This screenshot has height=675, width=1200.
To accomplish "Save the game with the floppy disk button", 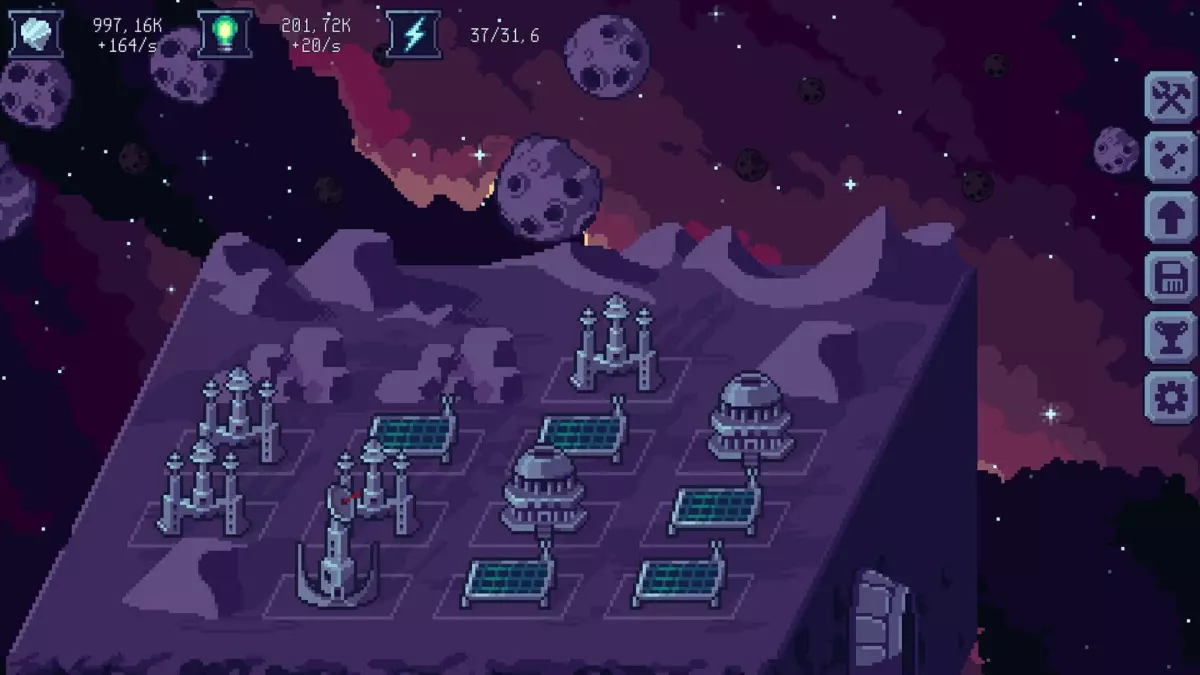I will pos(1169,277).
